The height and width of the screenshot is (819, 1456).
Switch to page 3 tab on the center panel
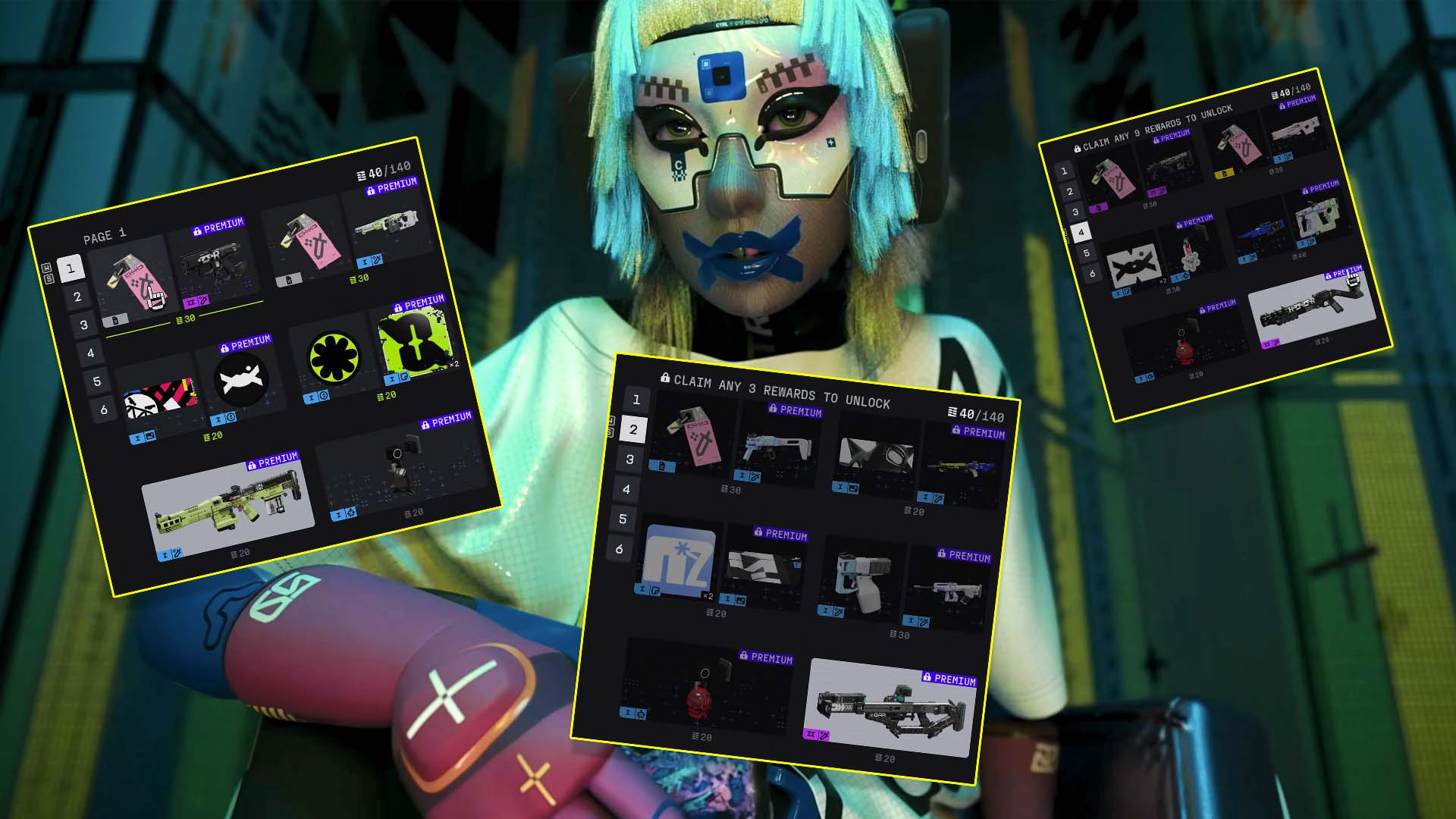pos(629,459)
